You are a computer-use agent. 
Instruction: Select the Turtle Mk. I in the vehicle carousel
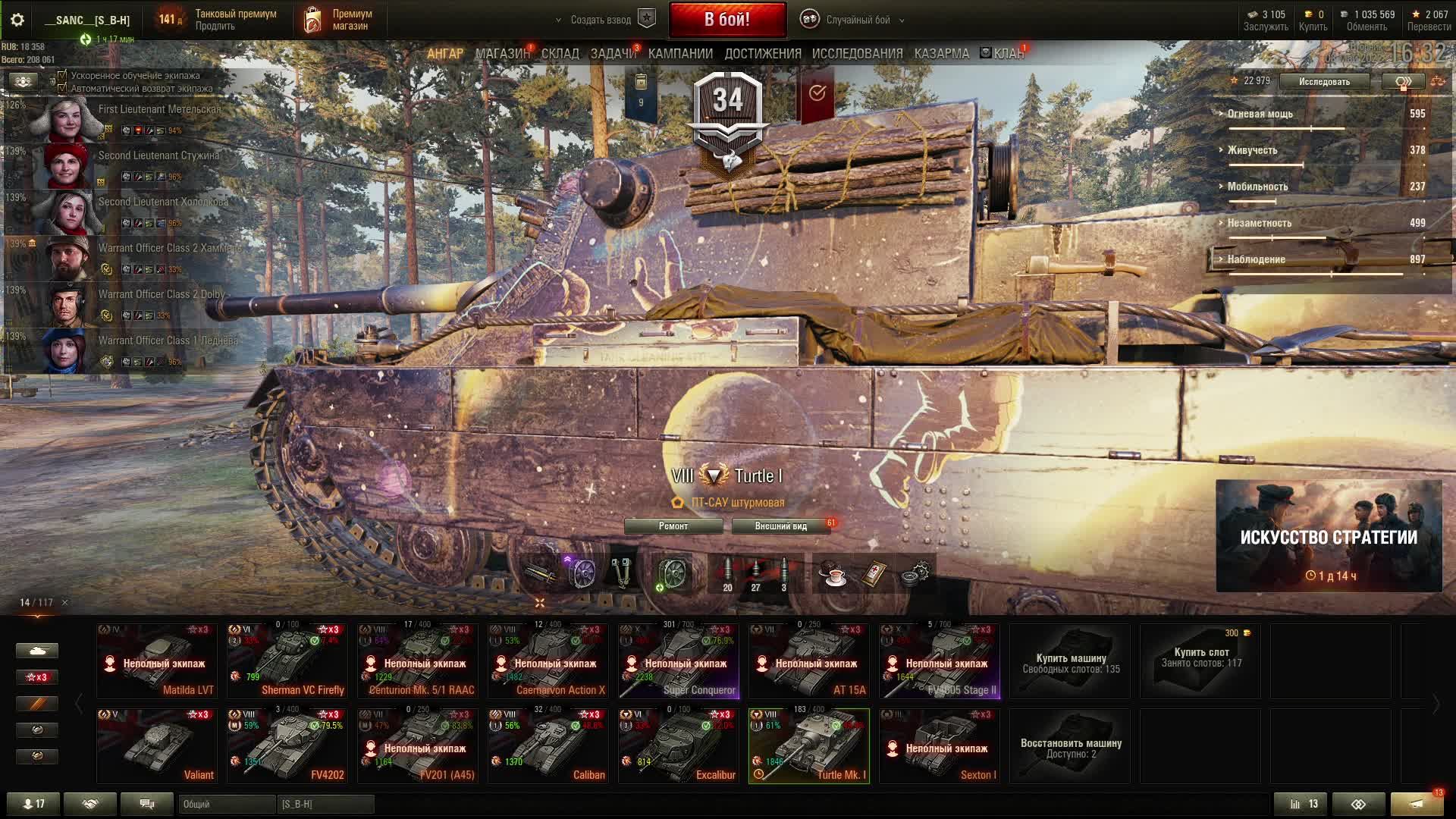click(x=809, y=745)
